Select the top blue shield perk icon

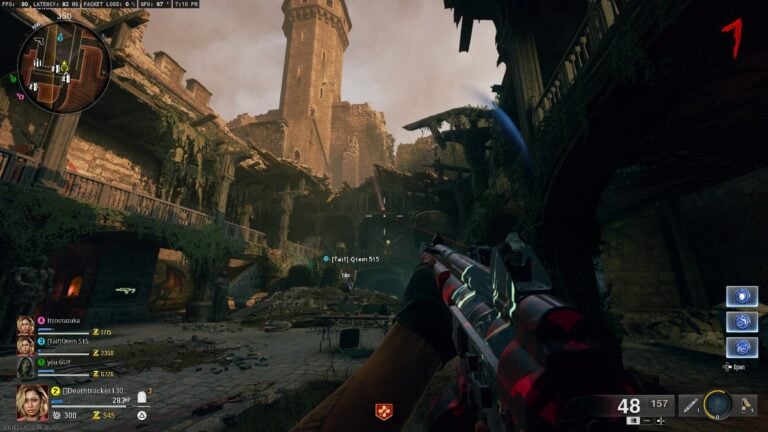pyautogui.click(x=741, y=297)
